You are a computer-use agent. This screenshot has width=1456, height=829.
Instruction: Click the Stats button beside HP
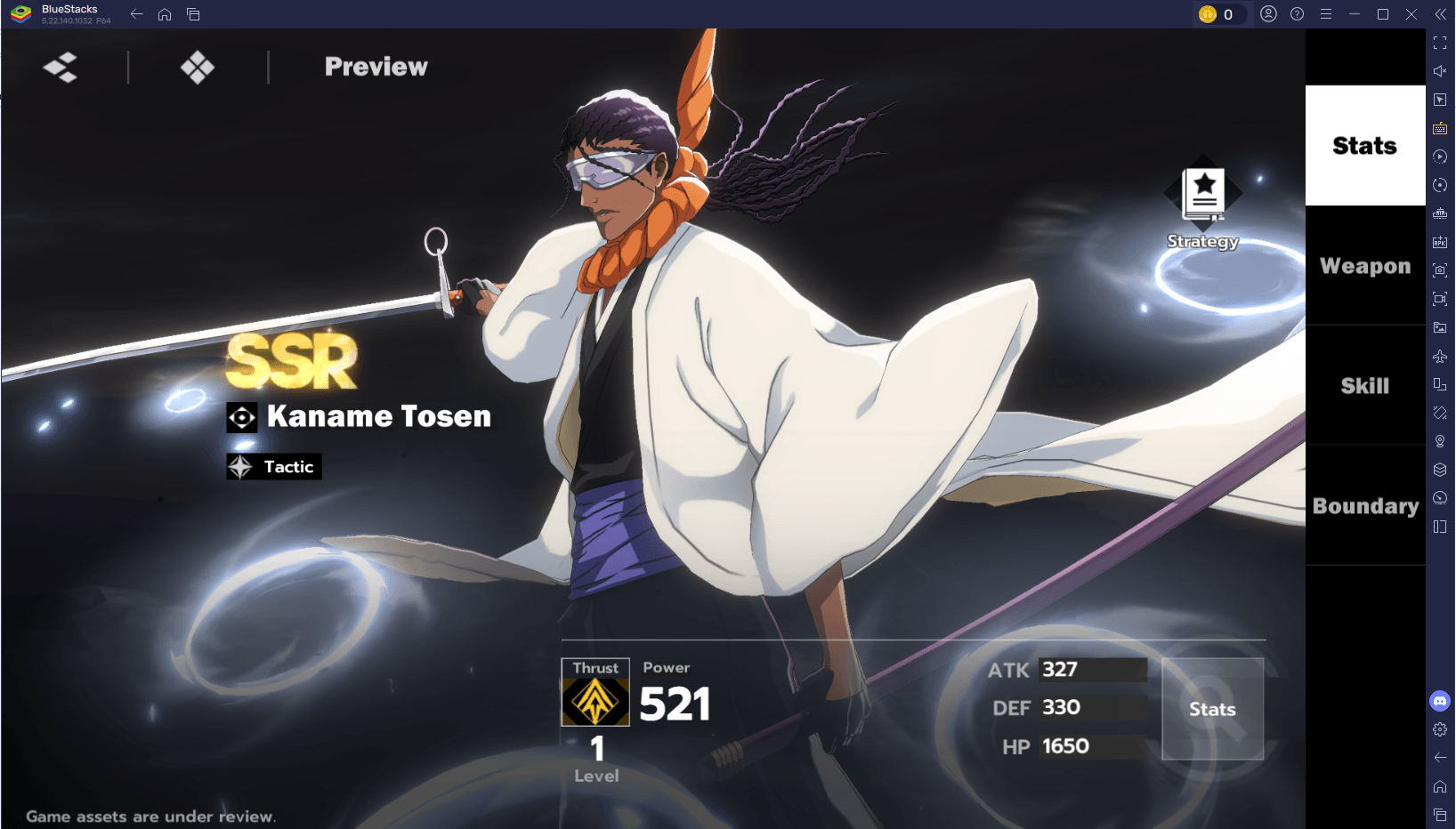click(1212, 709)
